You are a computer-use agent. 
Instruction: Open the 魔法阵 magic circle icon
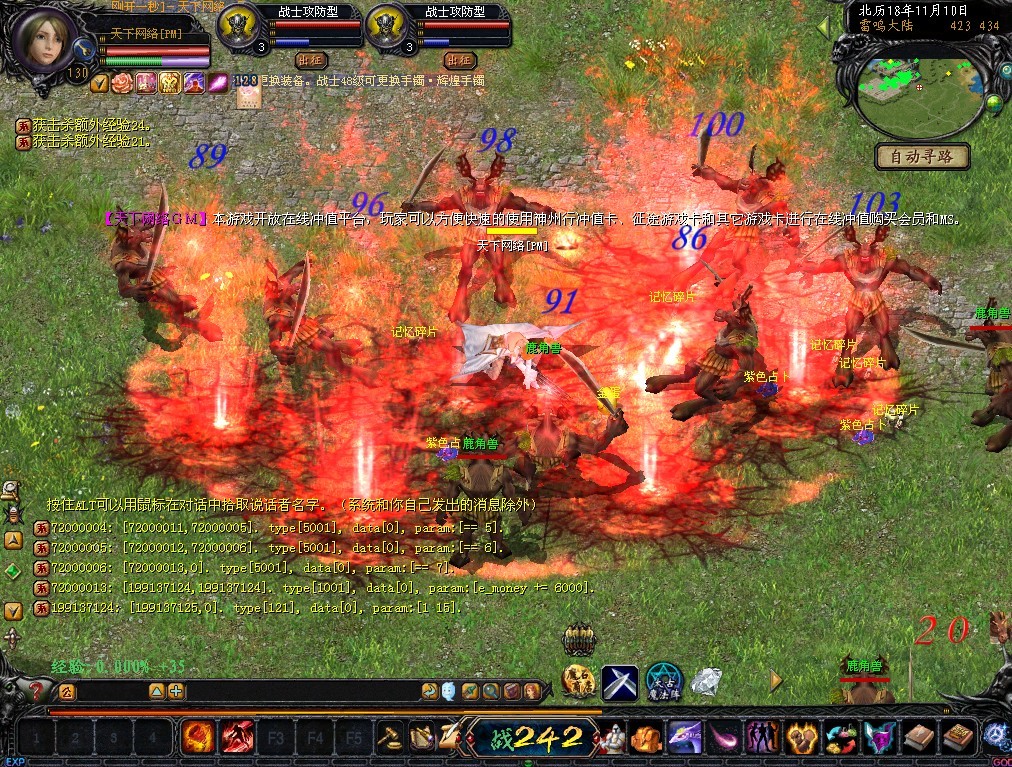(662, 681)
